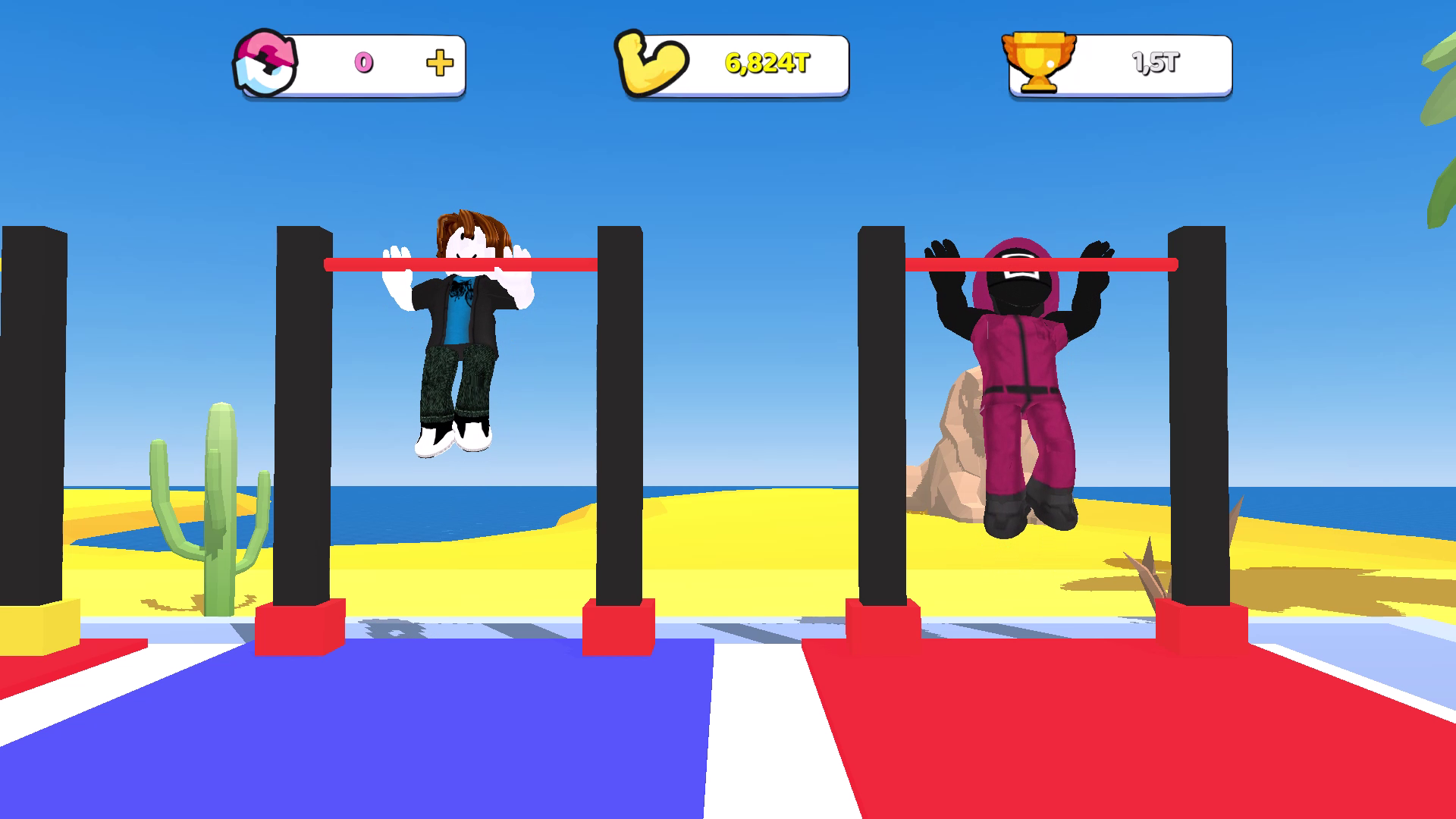
Task: Click the rebirth counter showing 0
Action: [363, 64]
